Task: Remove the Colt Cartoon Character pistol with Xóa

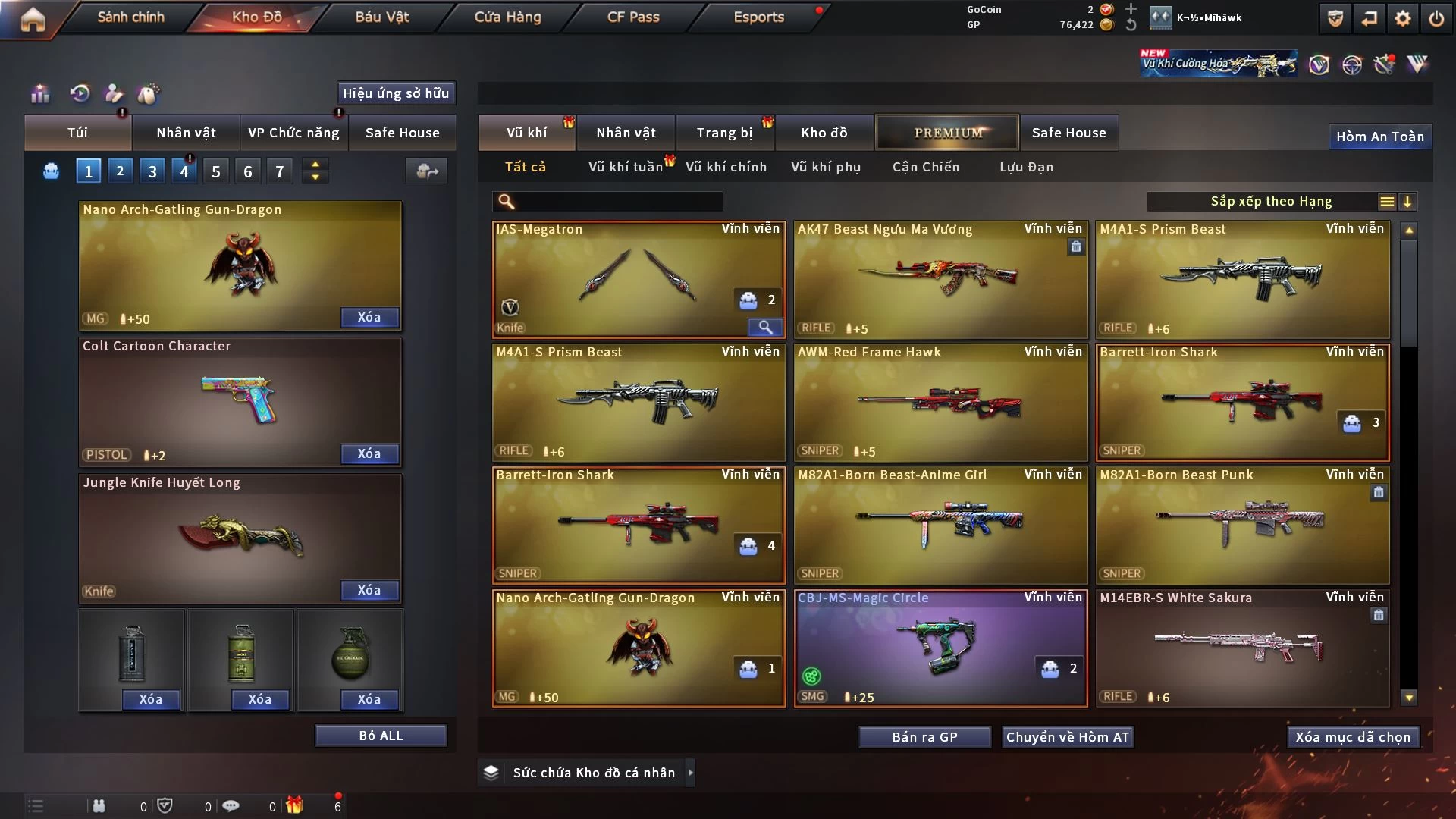Action: [369, 453]
